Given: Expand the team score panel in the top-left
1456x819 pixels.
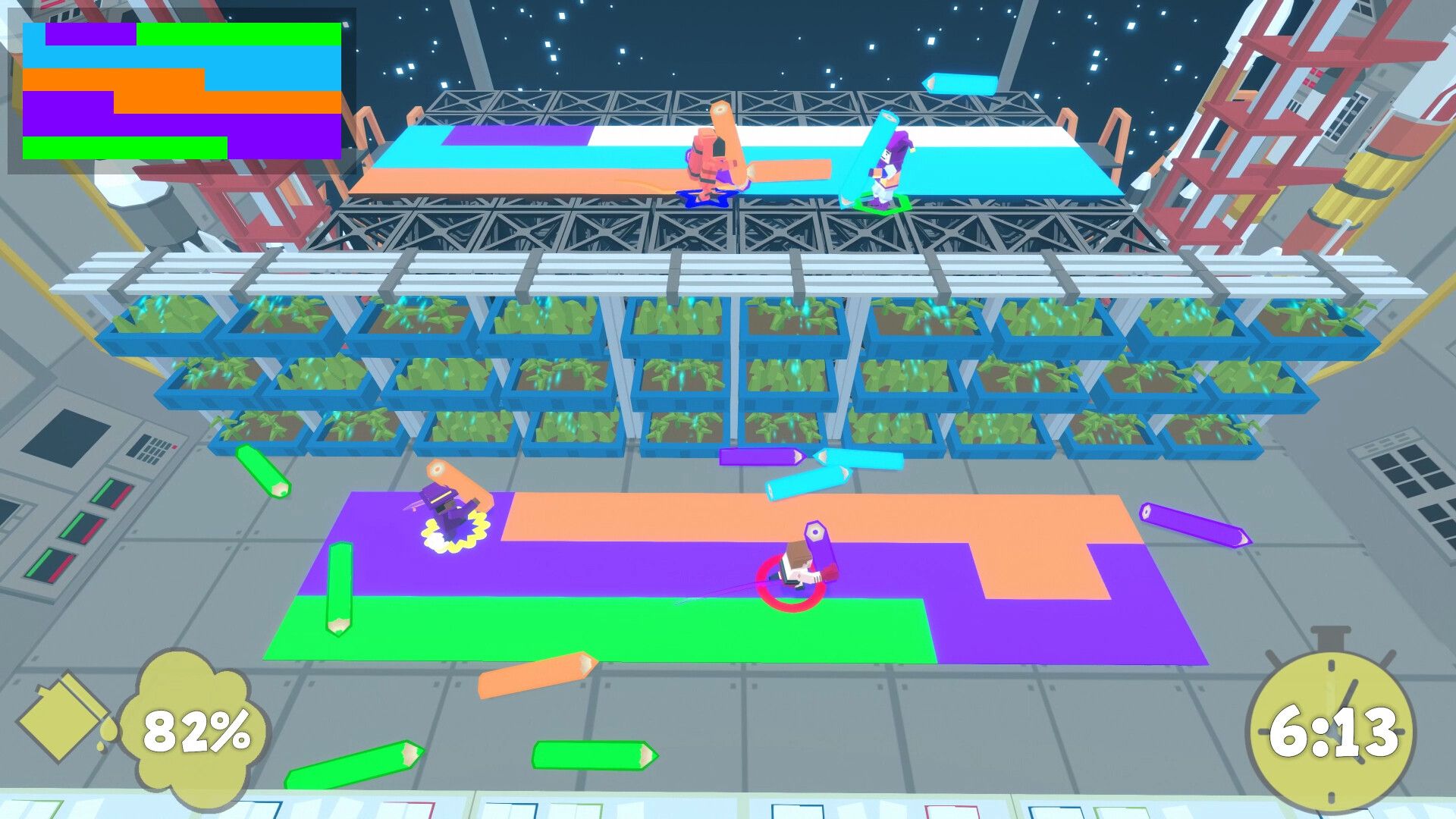Looking at the screenshot, I should 182,87.
